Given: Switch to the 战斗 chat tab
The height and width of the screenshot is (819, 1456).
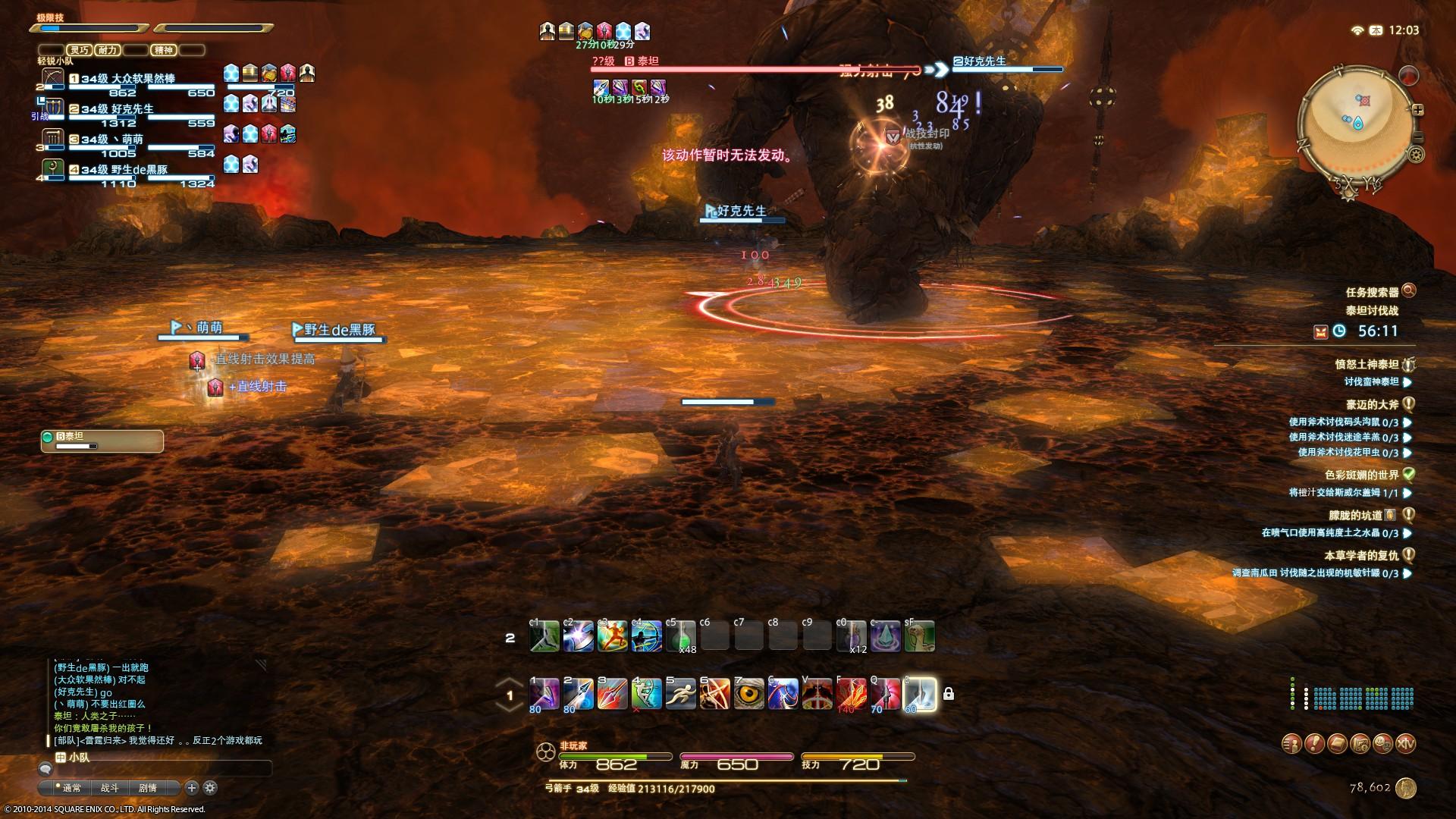Looking at the screenshot, I should pos(110,788).
